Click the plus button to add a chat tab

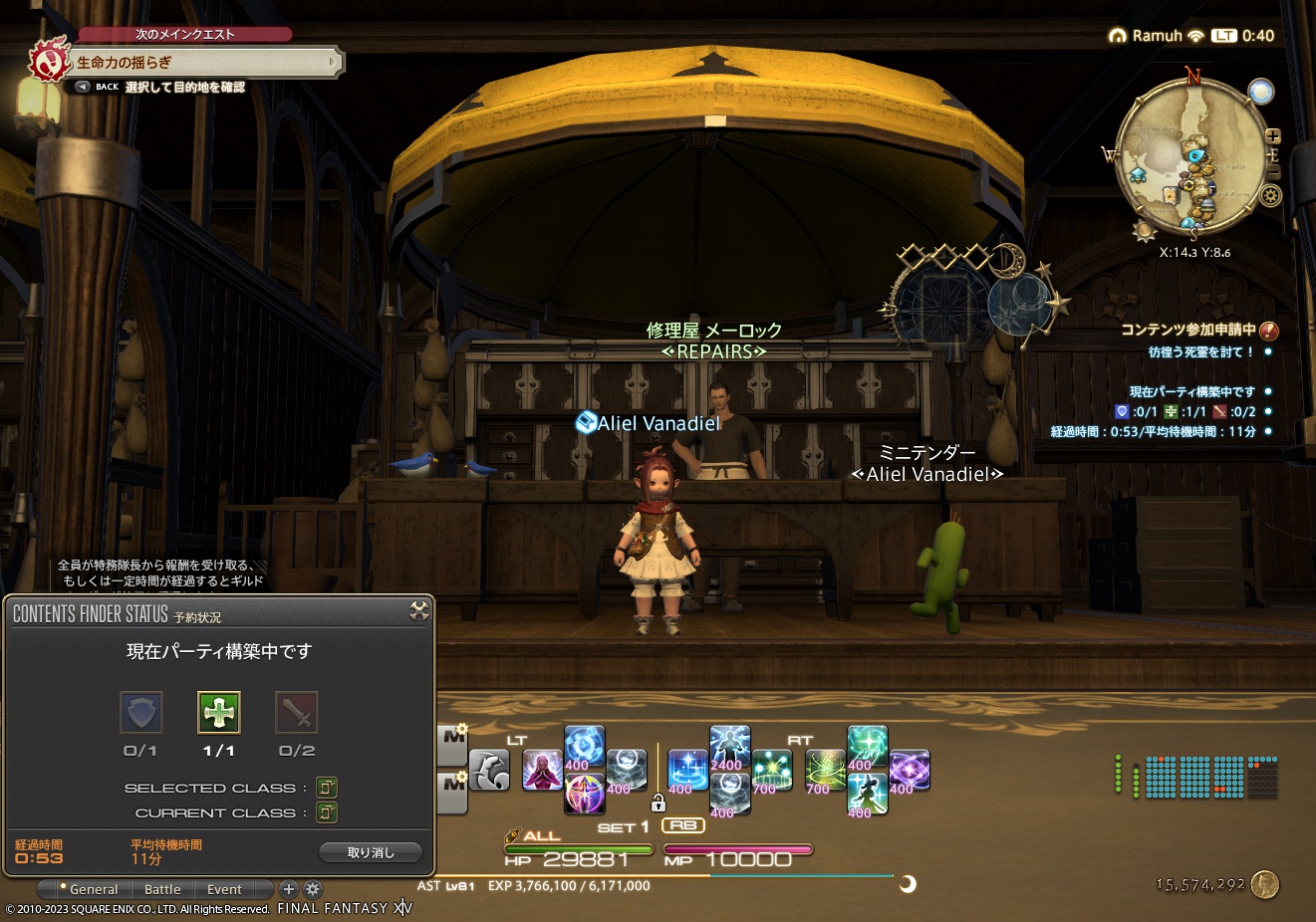pyautogui.click(x=289, y=889)
